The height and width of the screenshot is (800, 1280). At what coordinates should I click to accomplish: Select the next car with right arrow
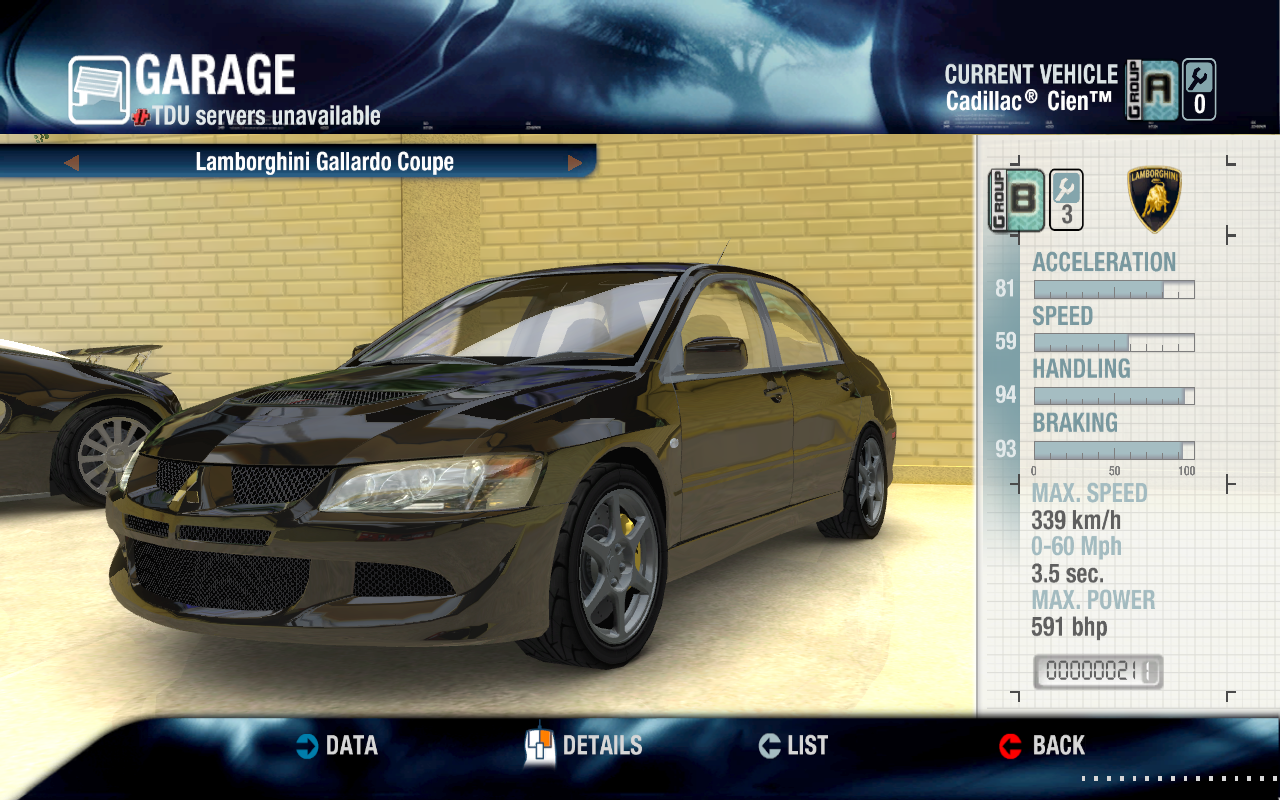(575, 163)
